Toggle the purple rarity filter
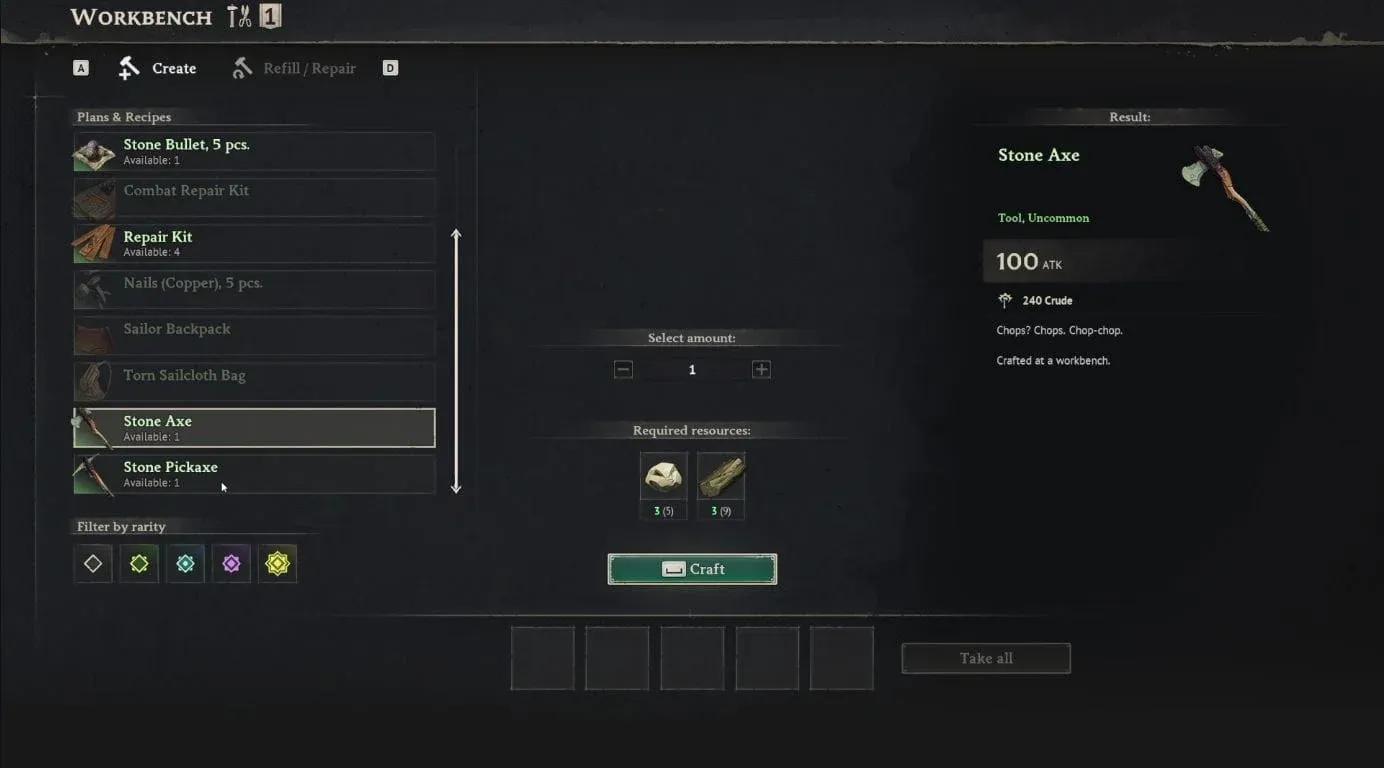The image size is (1384, 768). coord(231,563)
